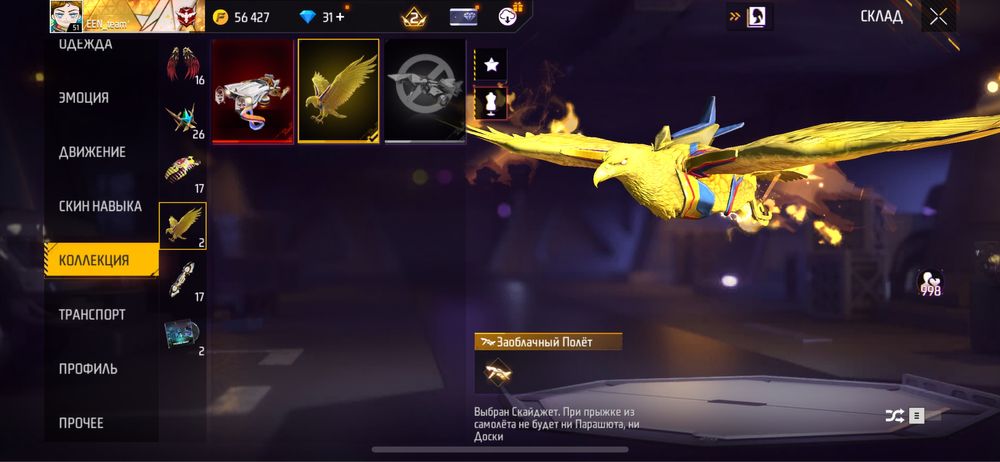This screenshot has height=462, width=1000.
Task: Switch to the Движение category
Action: (92, 152)
